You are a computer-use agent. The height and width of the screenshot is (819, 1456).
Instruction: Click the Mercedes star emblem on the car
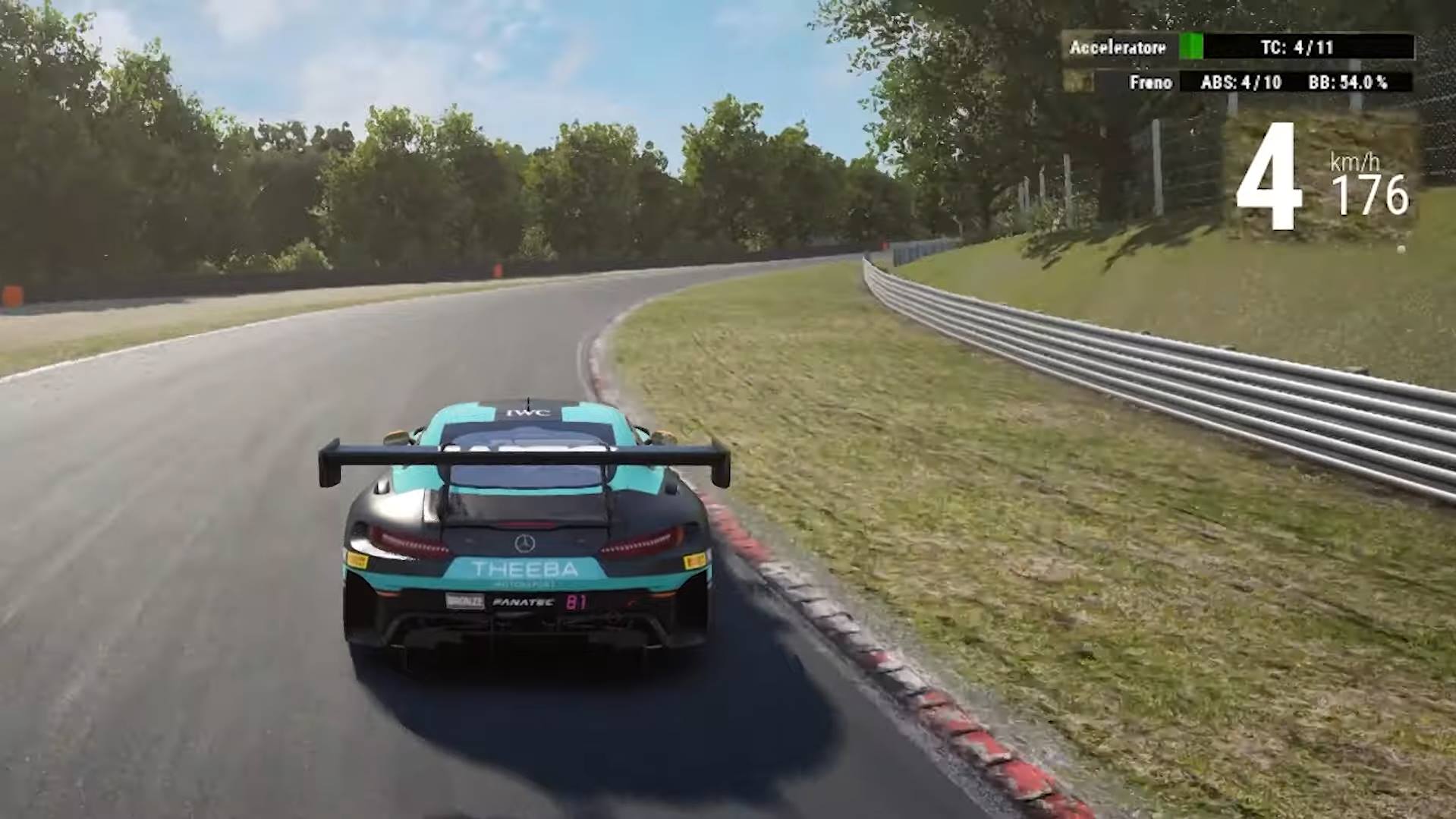click(525, 542)
